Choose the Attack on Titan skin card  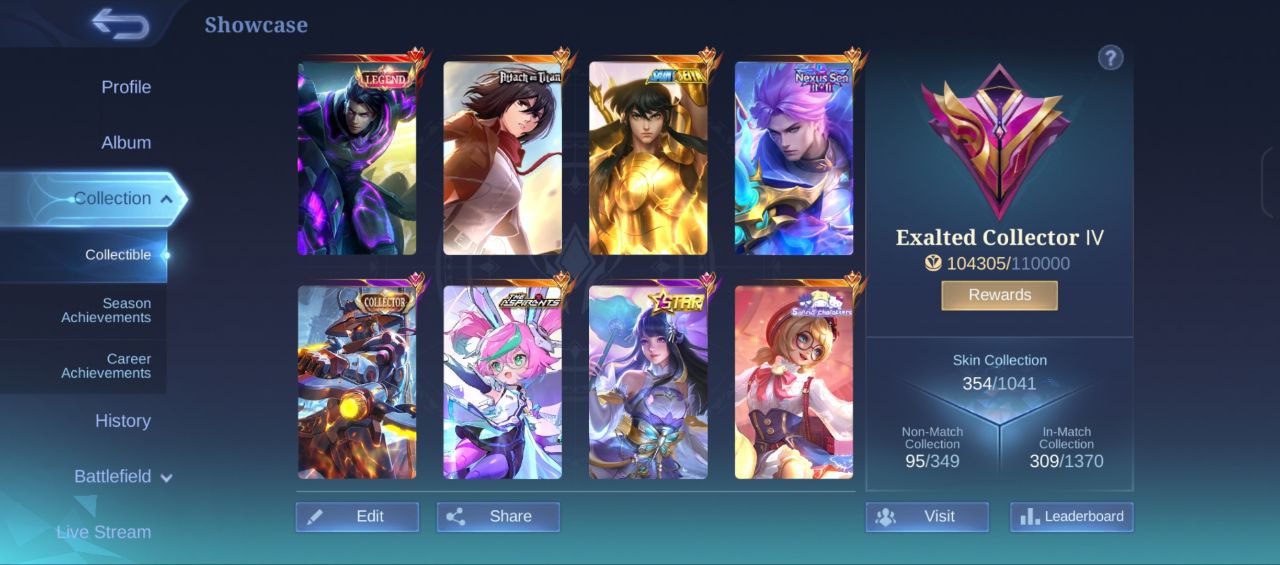click(502, 159)
